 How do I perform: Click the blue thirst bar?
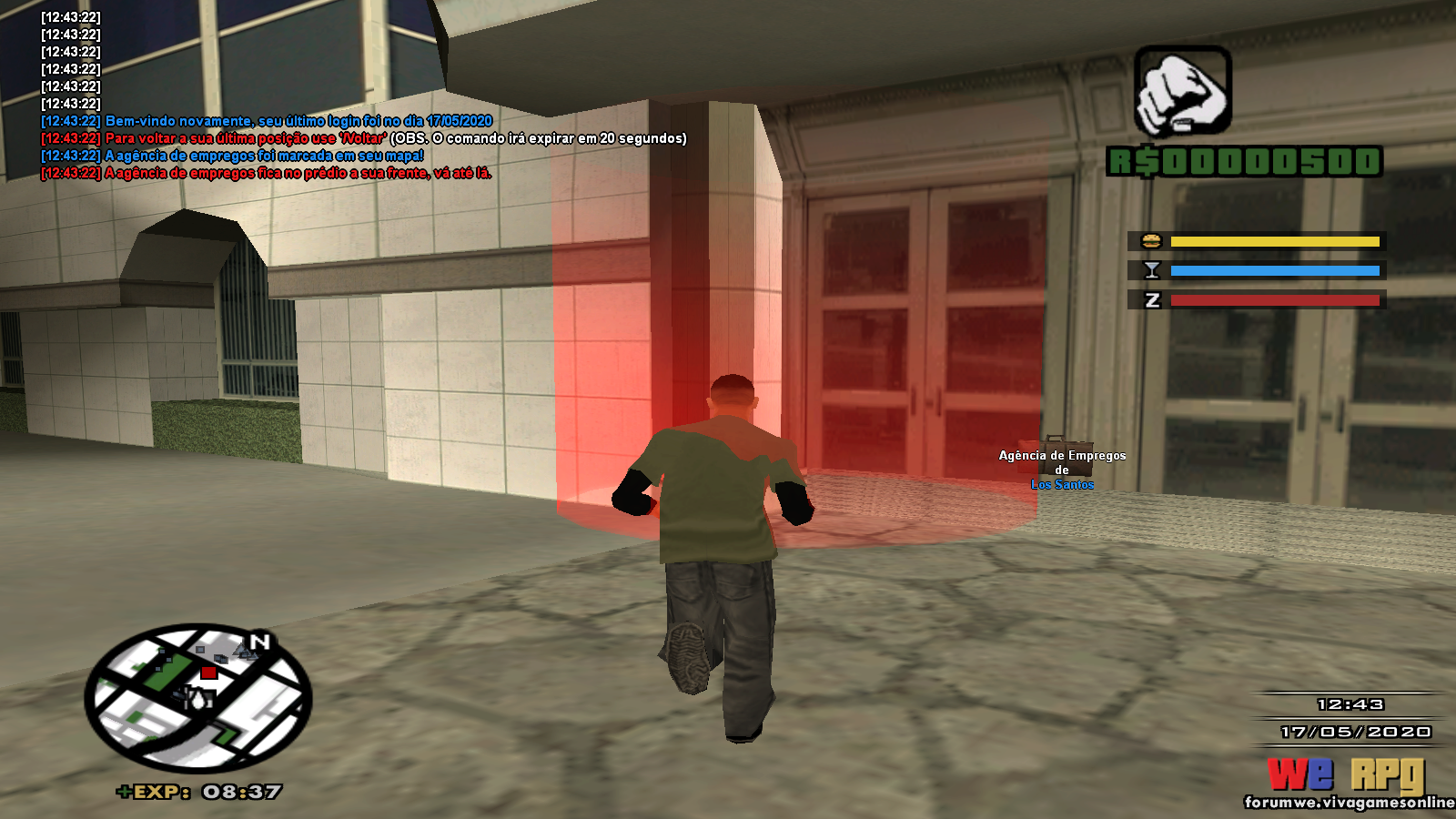point(1274,269)
